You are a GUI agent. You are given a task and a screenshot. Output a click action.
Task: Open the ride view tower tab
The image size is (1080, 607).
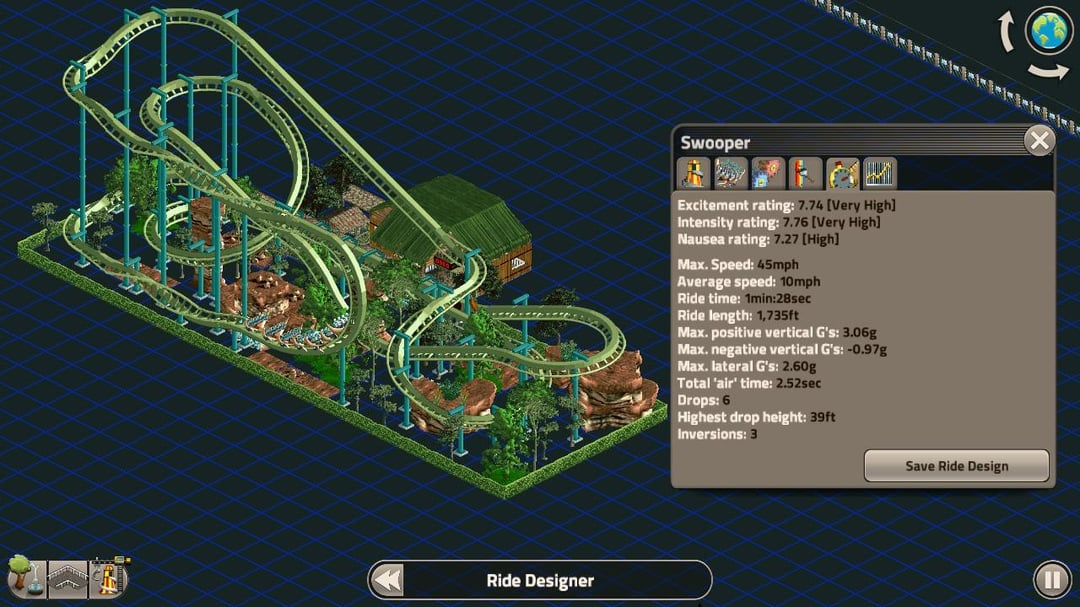point(694,173)
